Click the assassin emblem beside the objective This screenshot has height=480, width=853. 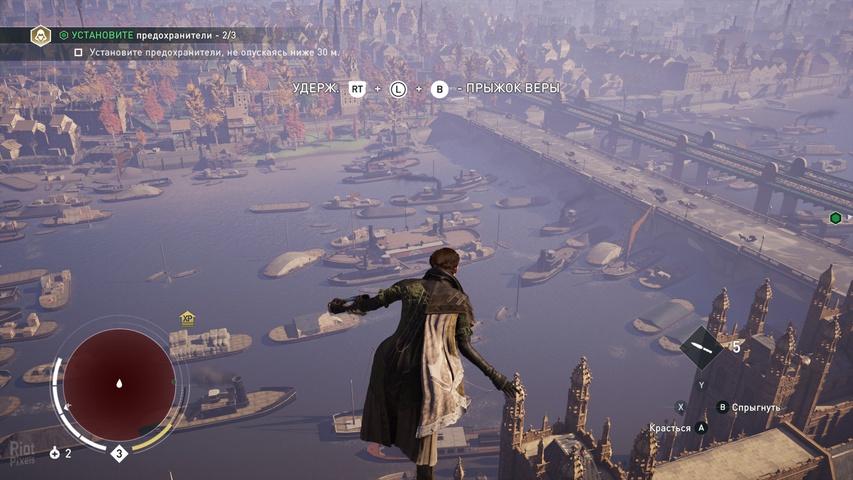point(40,36)
